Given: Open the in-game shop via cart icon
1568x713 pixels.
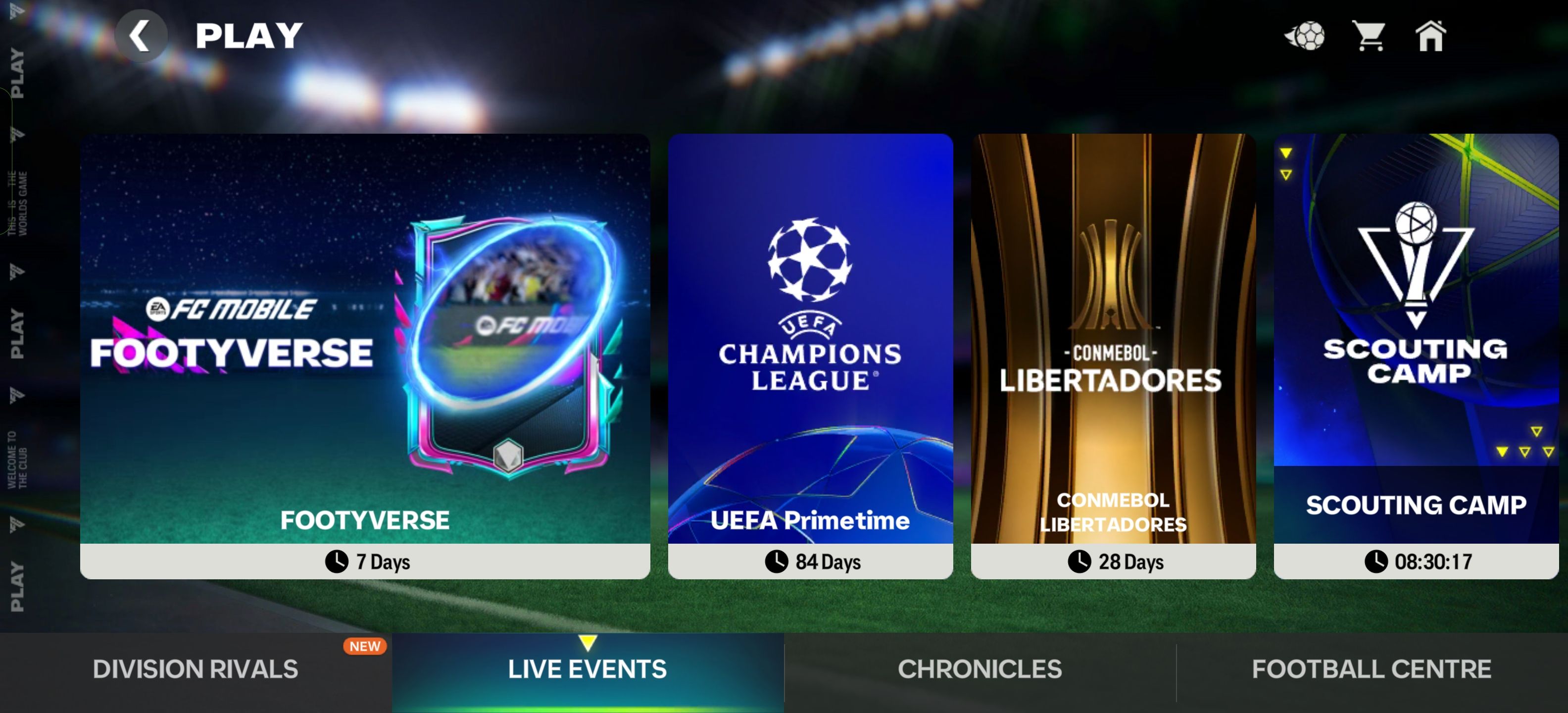Looking at the screenshot, I should tap(1370, 37).
